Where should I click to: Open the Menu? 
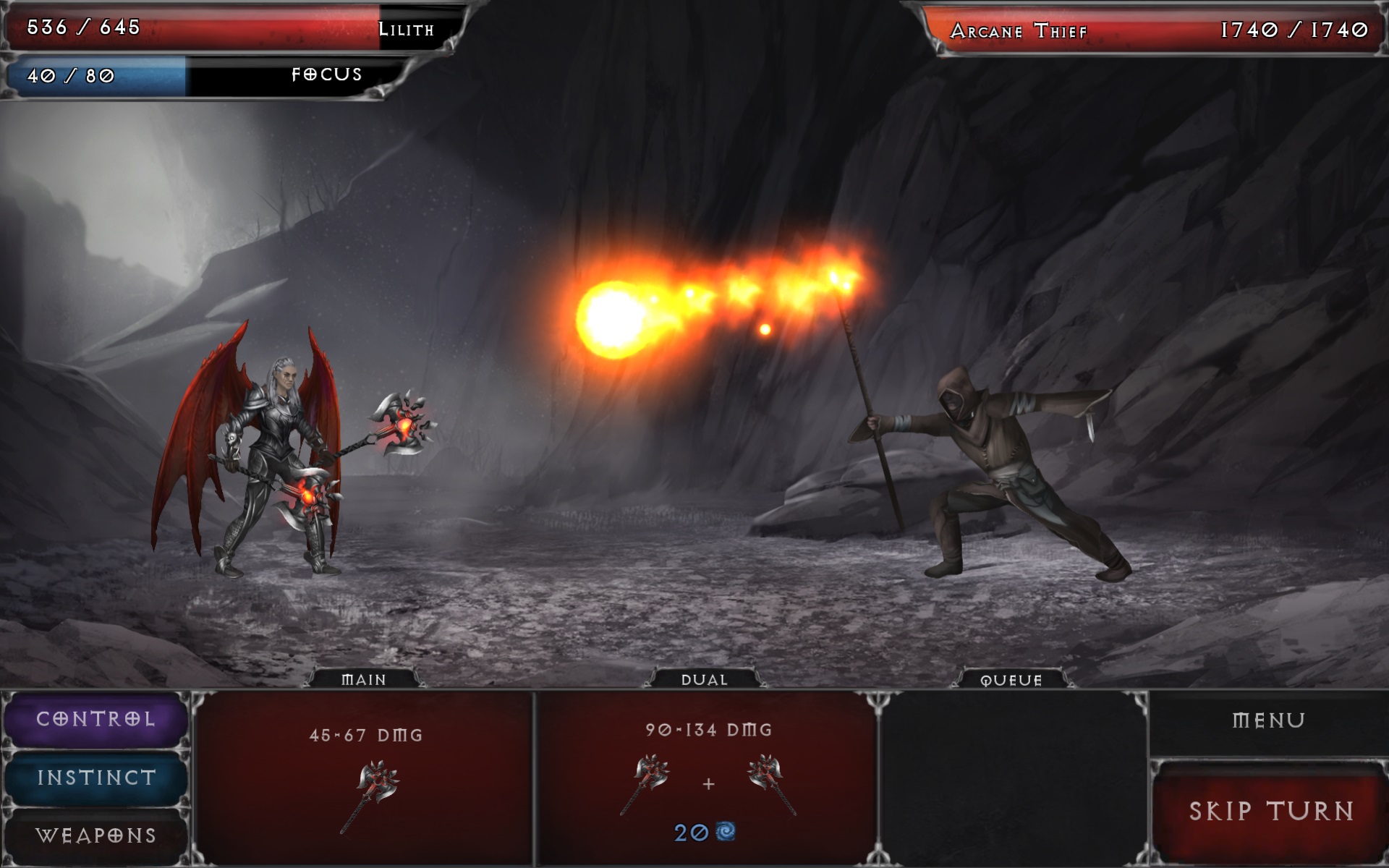pos(1268,720)
